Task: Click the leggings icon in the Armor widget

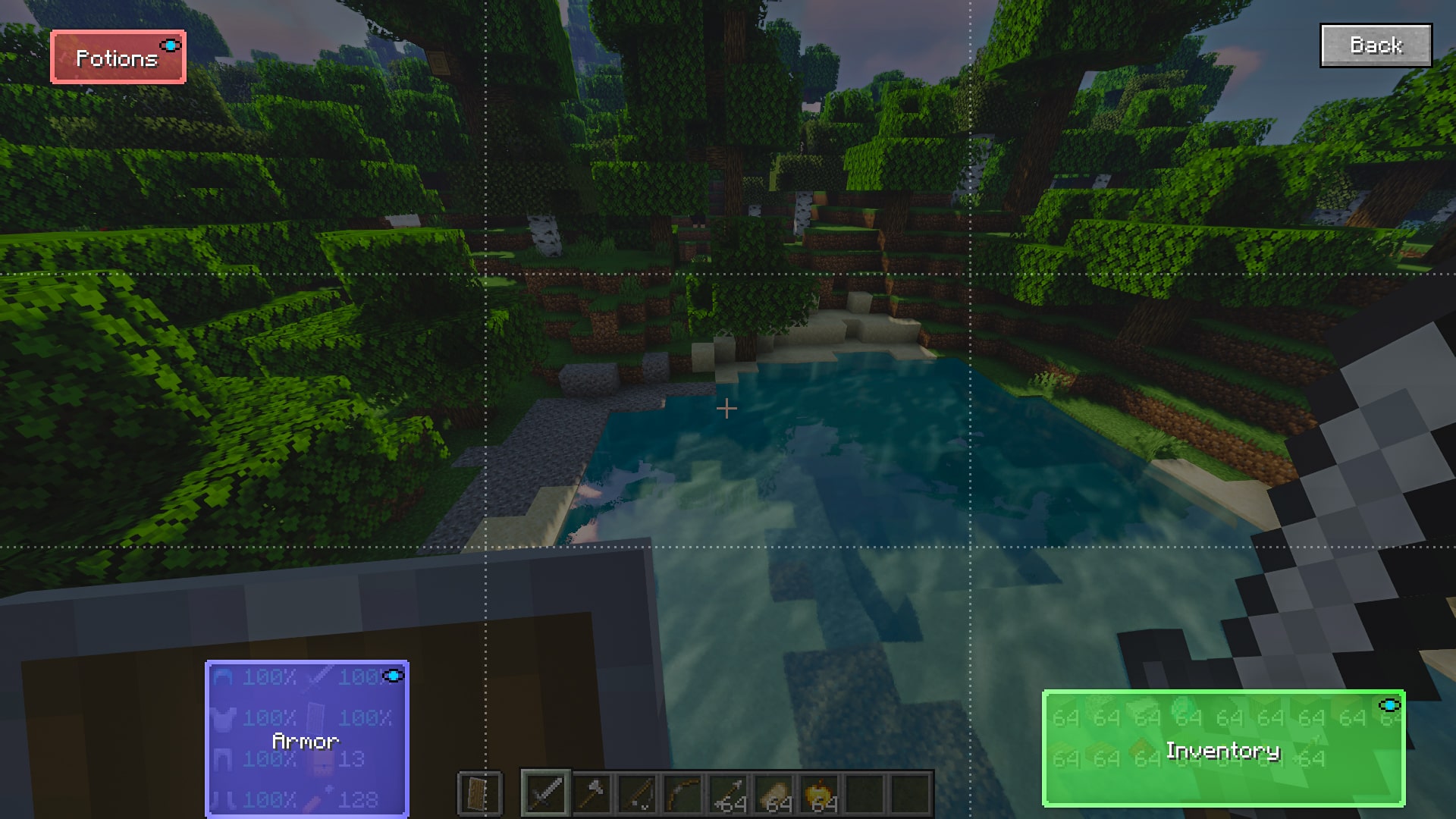Action: [x=223, y=758]
